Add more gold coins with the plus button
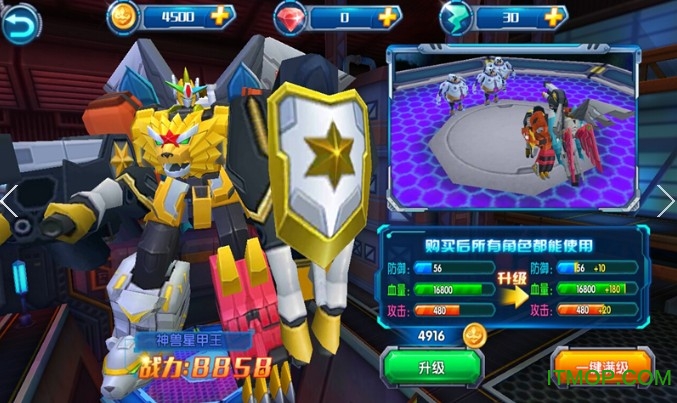This screenshot has width=677, height=403. tap(220, 17)
